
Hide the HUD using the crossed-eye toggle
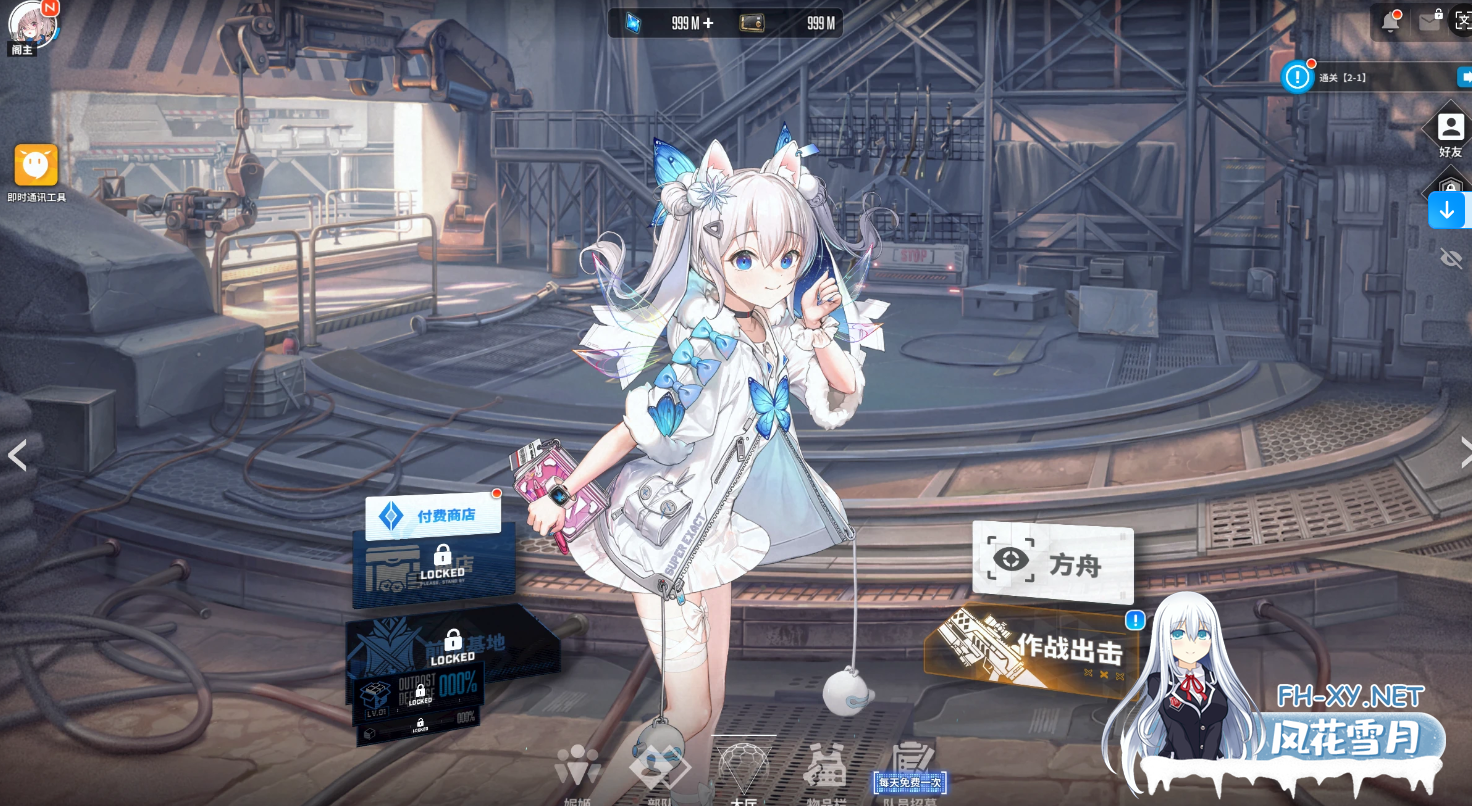pyautogui.click(x=1449, y=258)
